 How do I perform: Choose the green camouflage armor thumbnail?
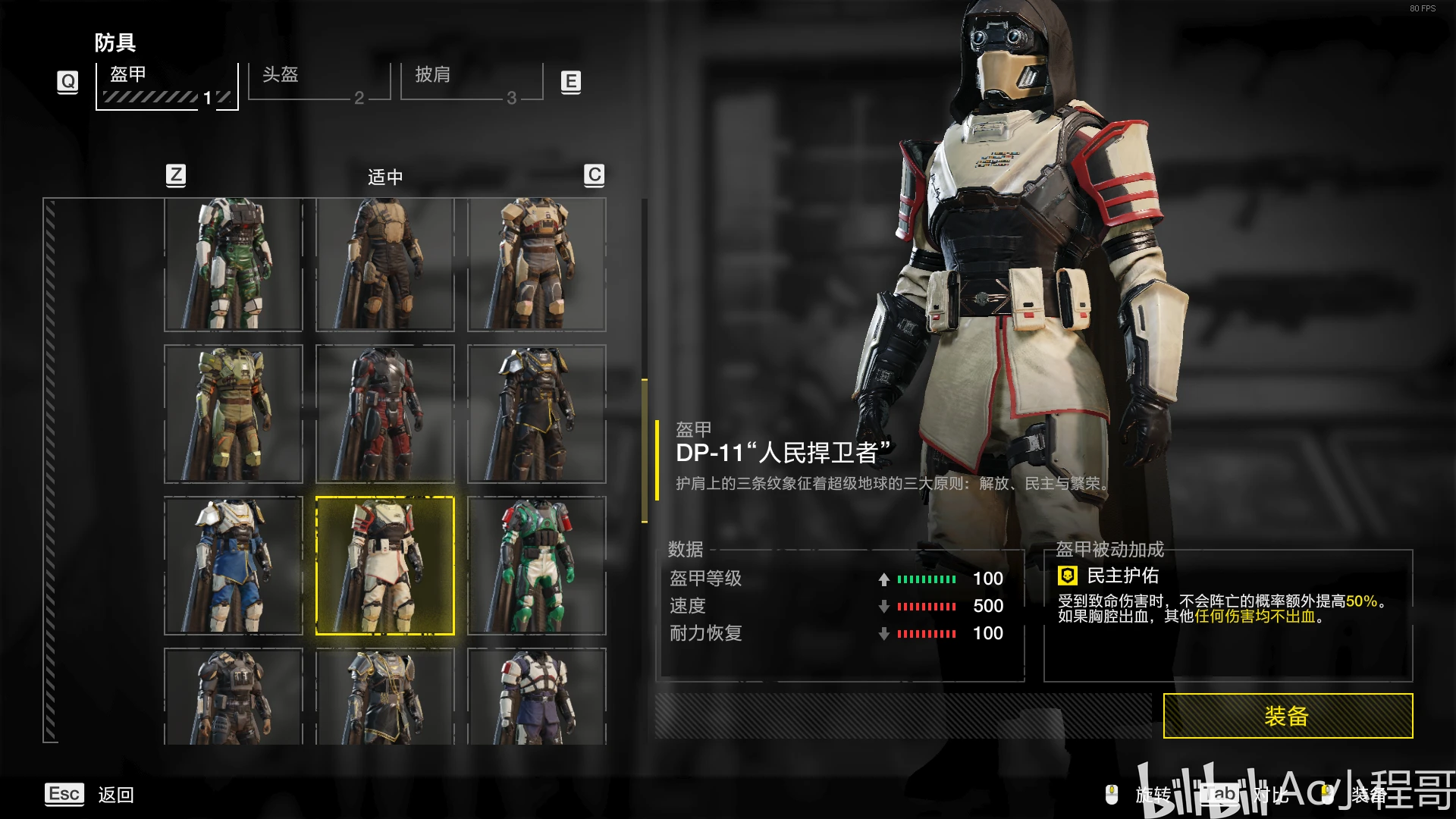[x=234, y=265]
